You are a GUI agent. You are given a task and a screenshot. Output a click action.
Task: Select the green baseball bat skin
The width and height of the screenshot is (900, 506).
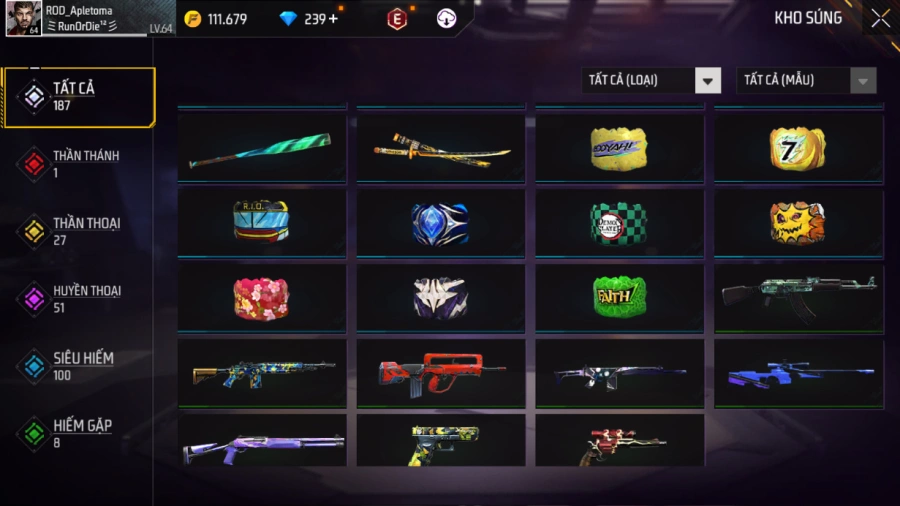(262, 148)
